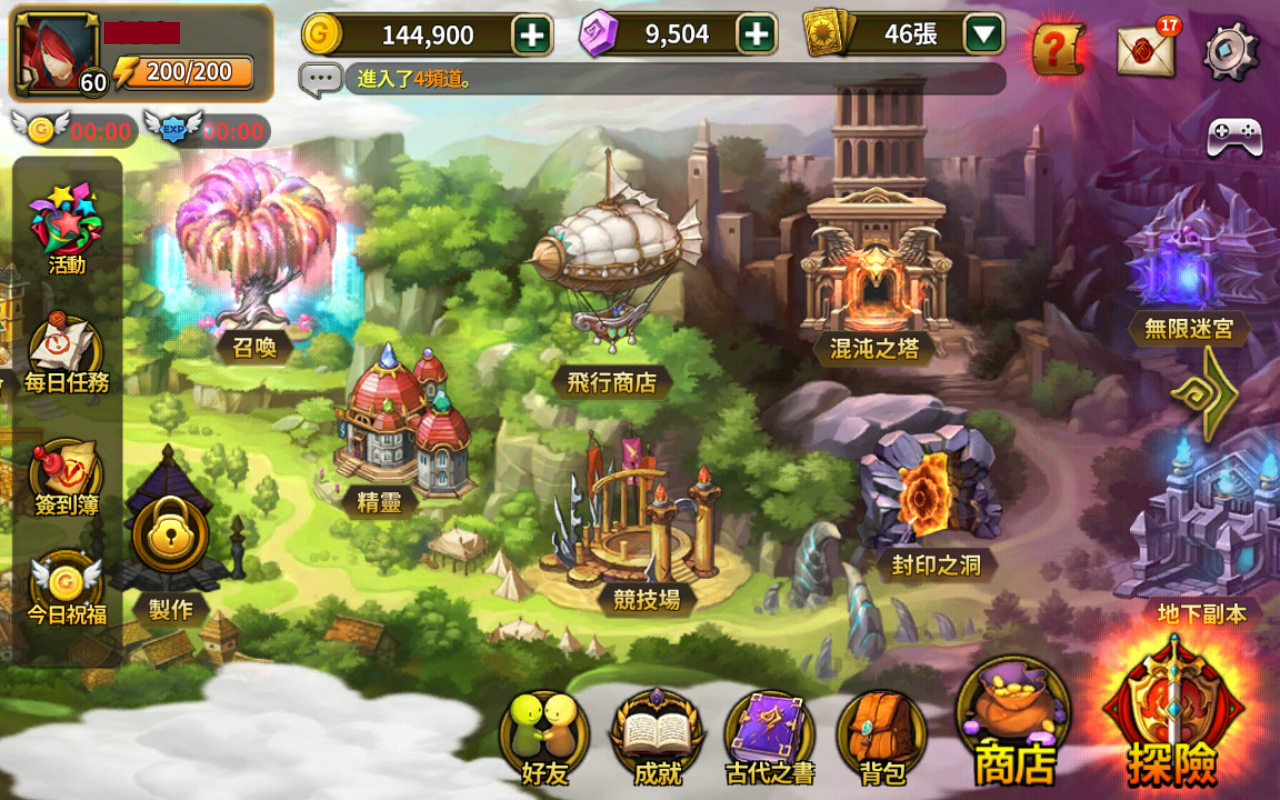
Task: Select the player avatar portrait
Action: 56,53
